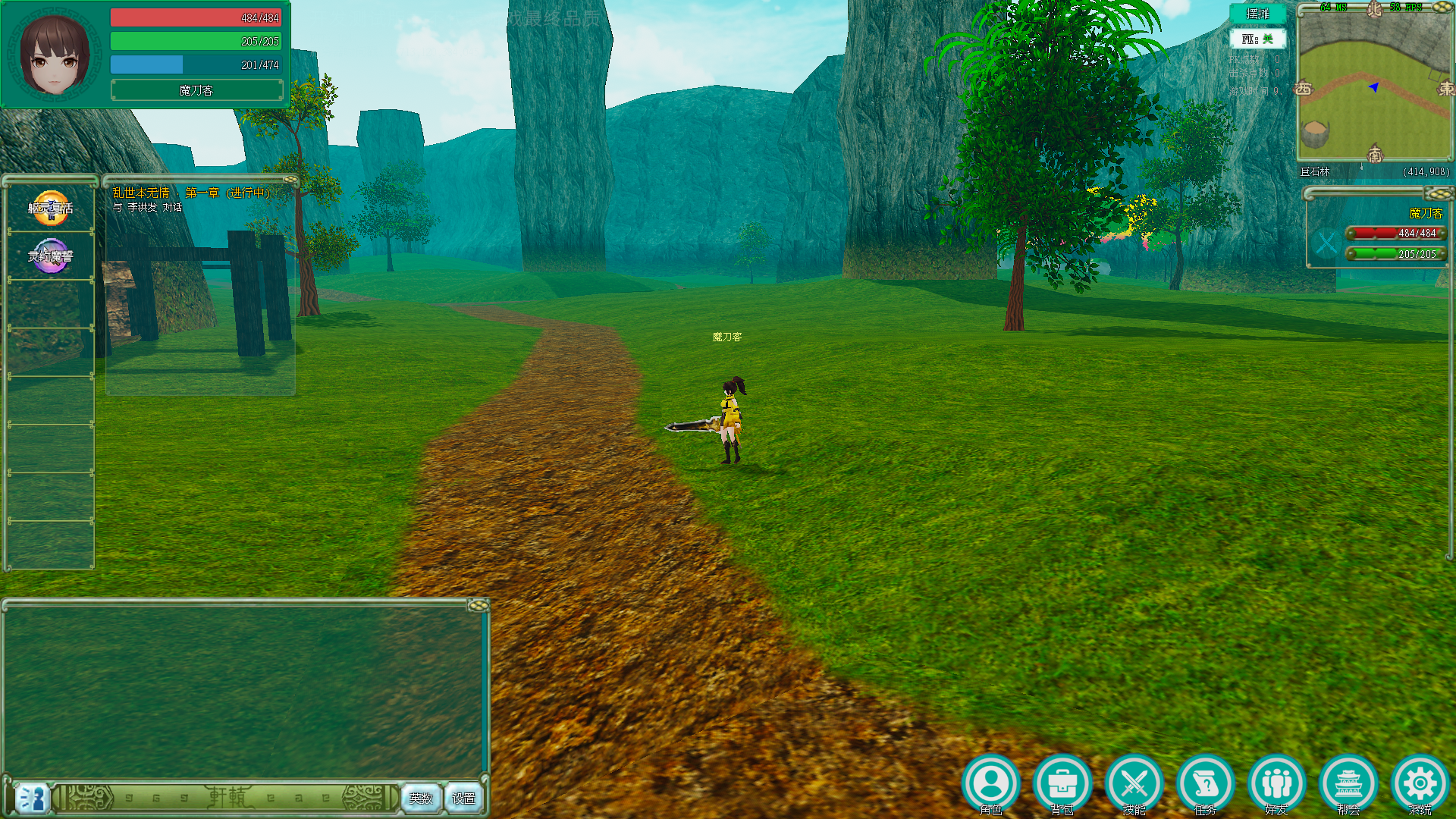Image resolution: width=1456 pixels, height=819 pixels.
Task: Click the 摆摊 stall button
Action: click(x=1257, y=14)
